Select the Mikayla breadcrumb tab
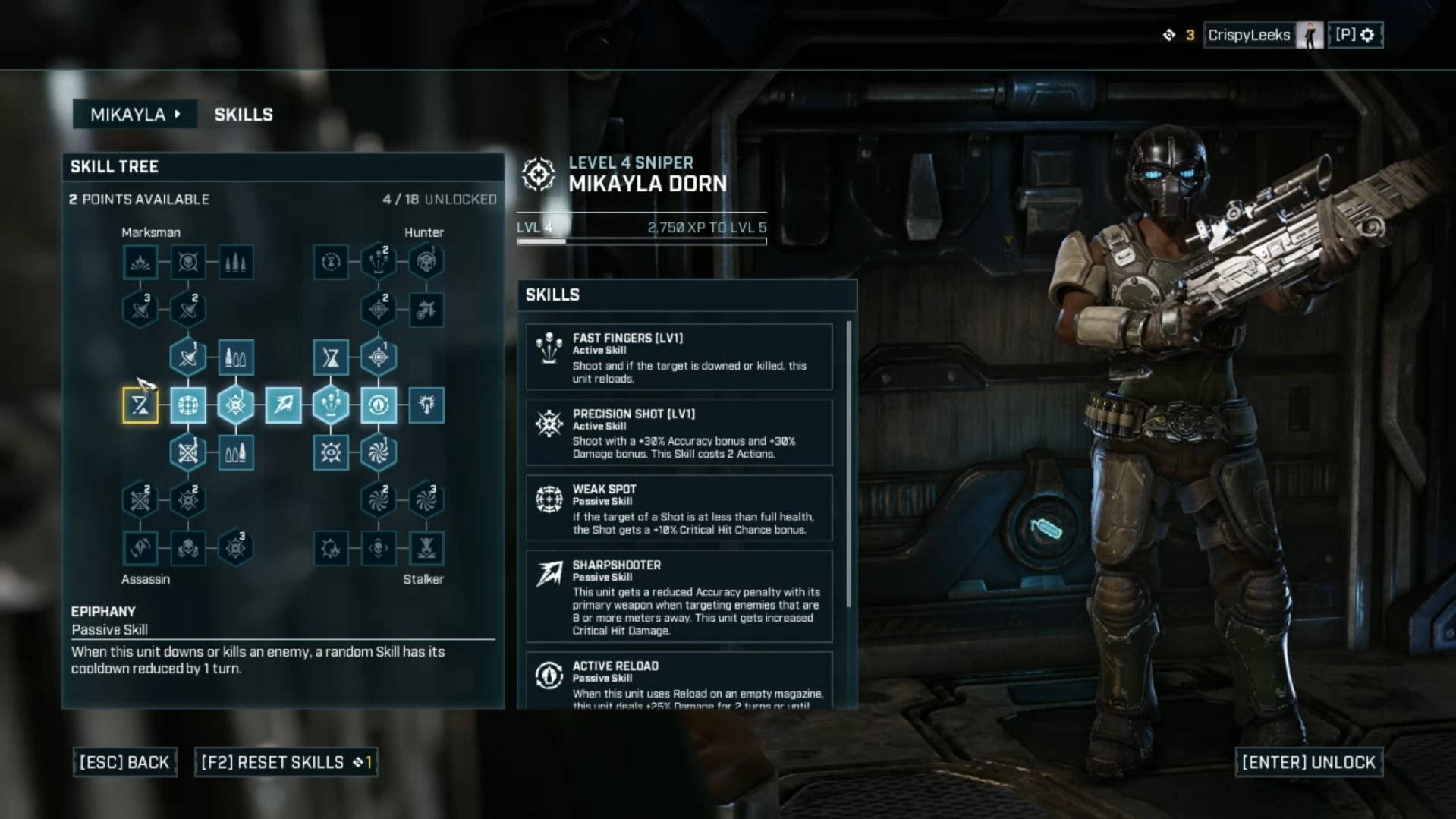 (x=134, y=115)
